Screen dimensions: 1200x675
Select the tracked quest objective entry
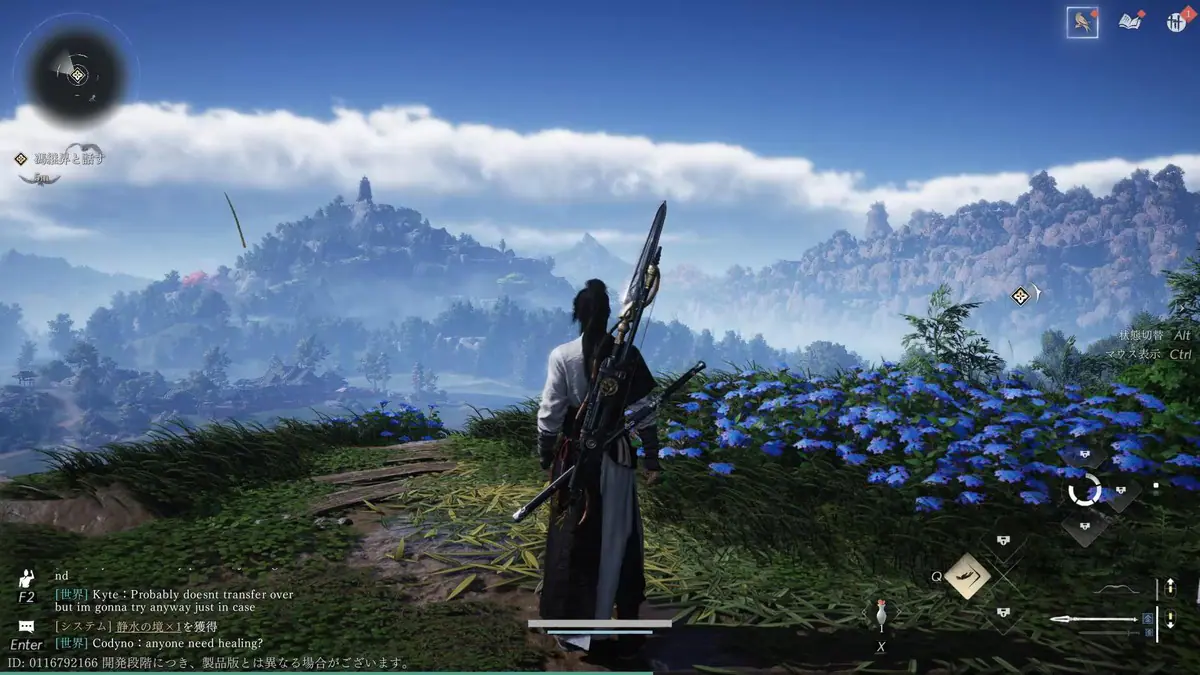tap(60, 158)
